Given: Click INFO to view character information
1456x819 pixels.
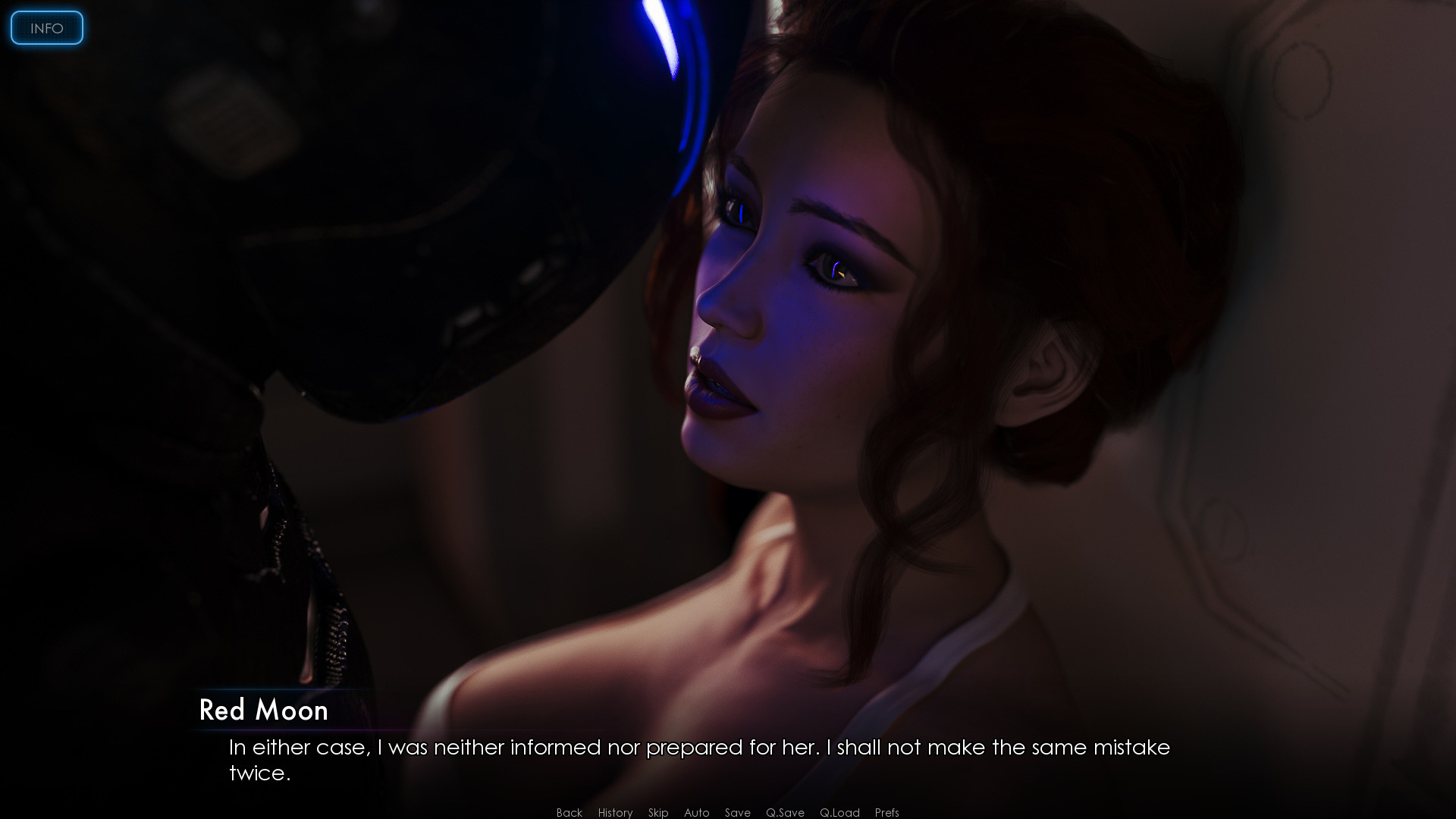Looking at the screenshot, I should [x=46, y=28].
